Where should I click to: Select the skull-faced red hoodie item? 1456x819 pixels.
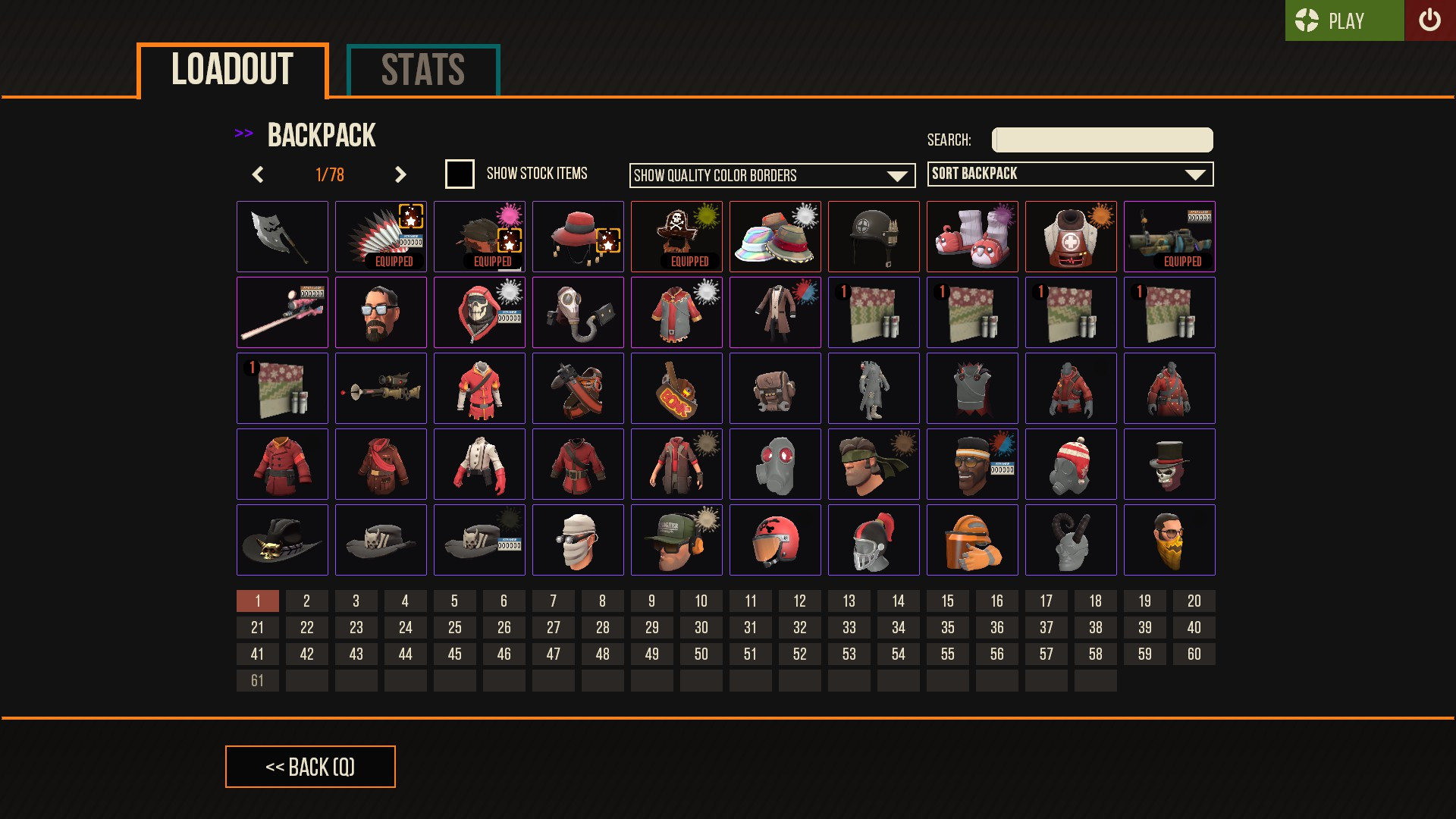tap(479, 312)
